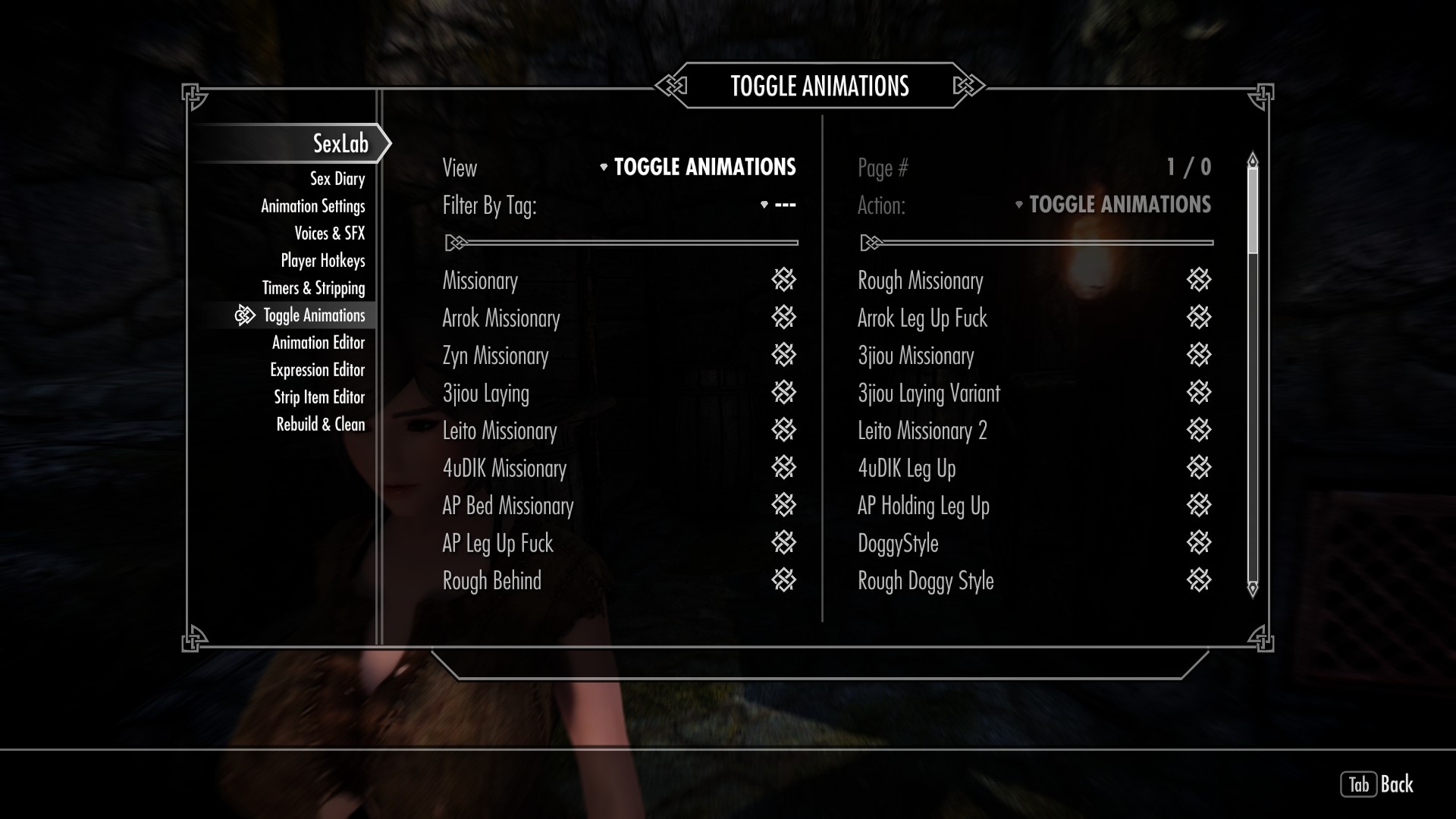Viewport: 1456px width, 819px height.
Task: Toggle the Zyn Missionary animation
Action: click(x=783, y=355)
